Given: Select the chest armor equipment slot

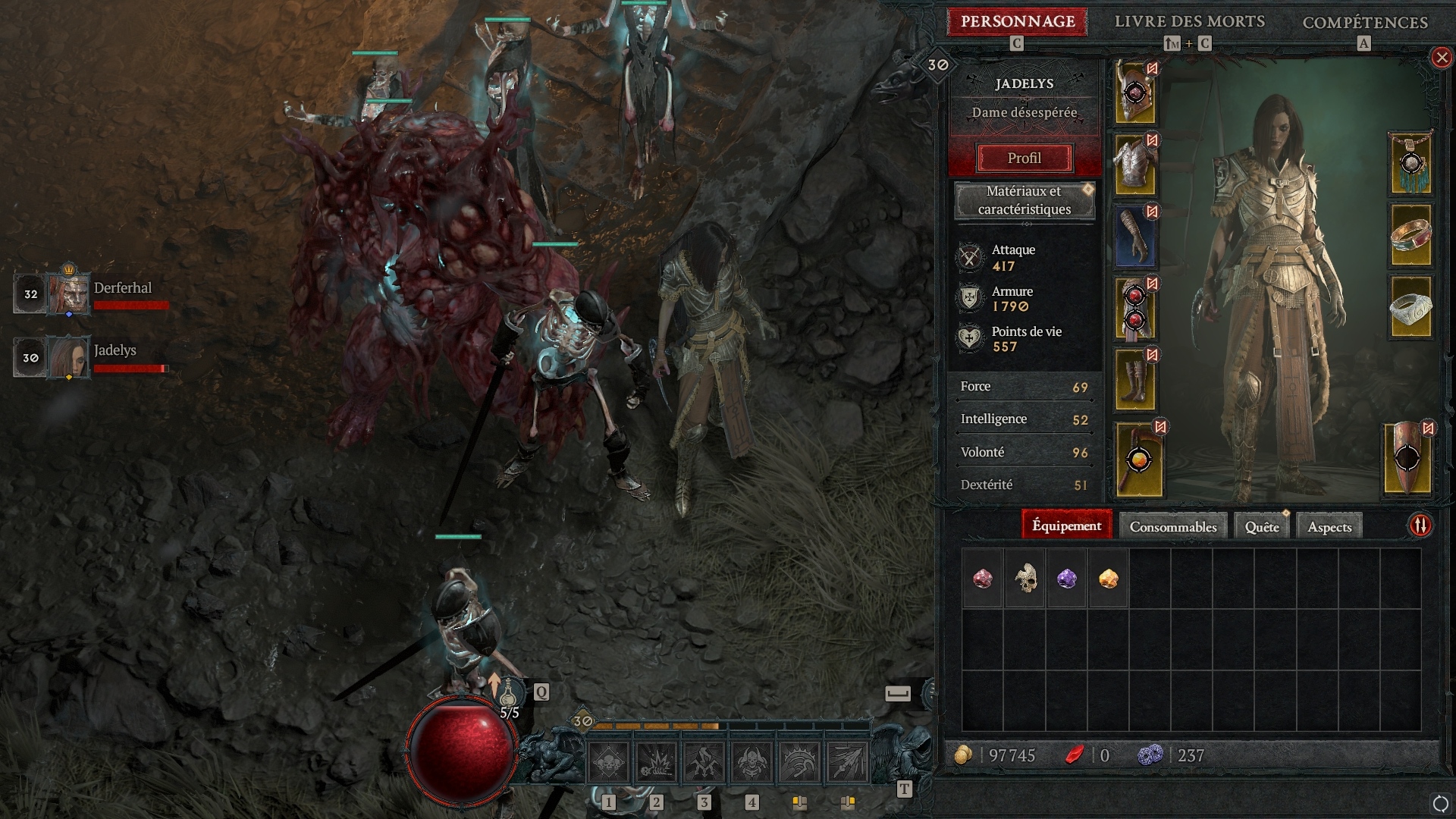Looking at the screenshot, I should pyautogui.click(x=1135, y=165).
